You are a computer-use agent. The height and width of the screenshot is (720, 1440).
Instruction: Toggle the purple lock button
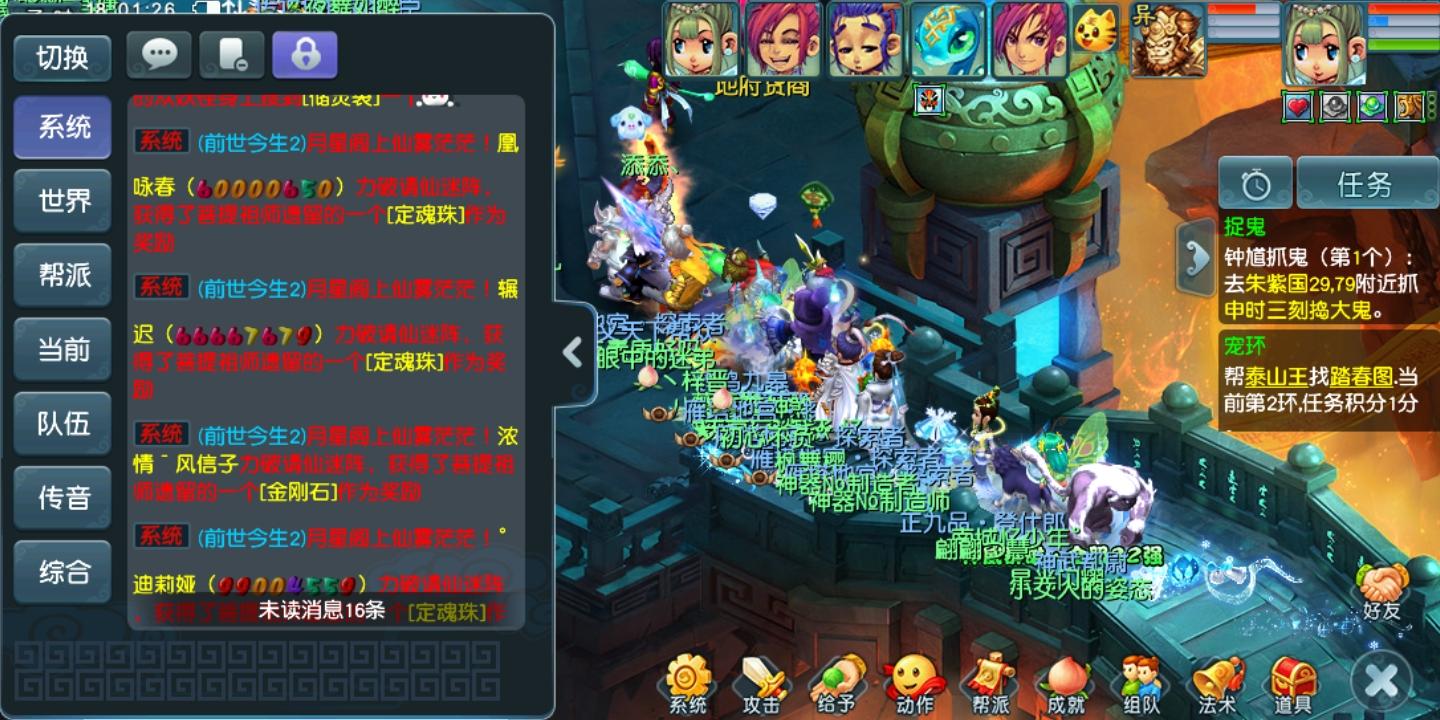click(304, 55)
